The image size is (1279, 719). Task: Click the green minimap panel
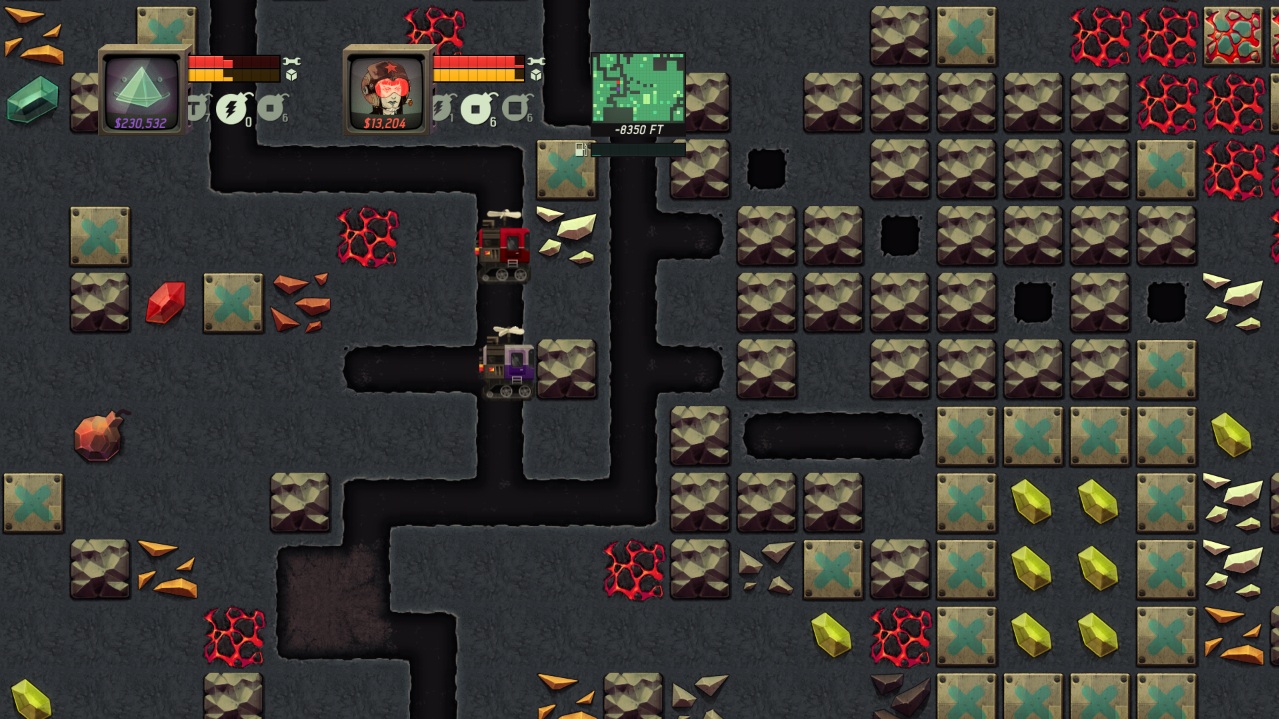coord(638,88)
